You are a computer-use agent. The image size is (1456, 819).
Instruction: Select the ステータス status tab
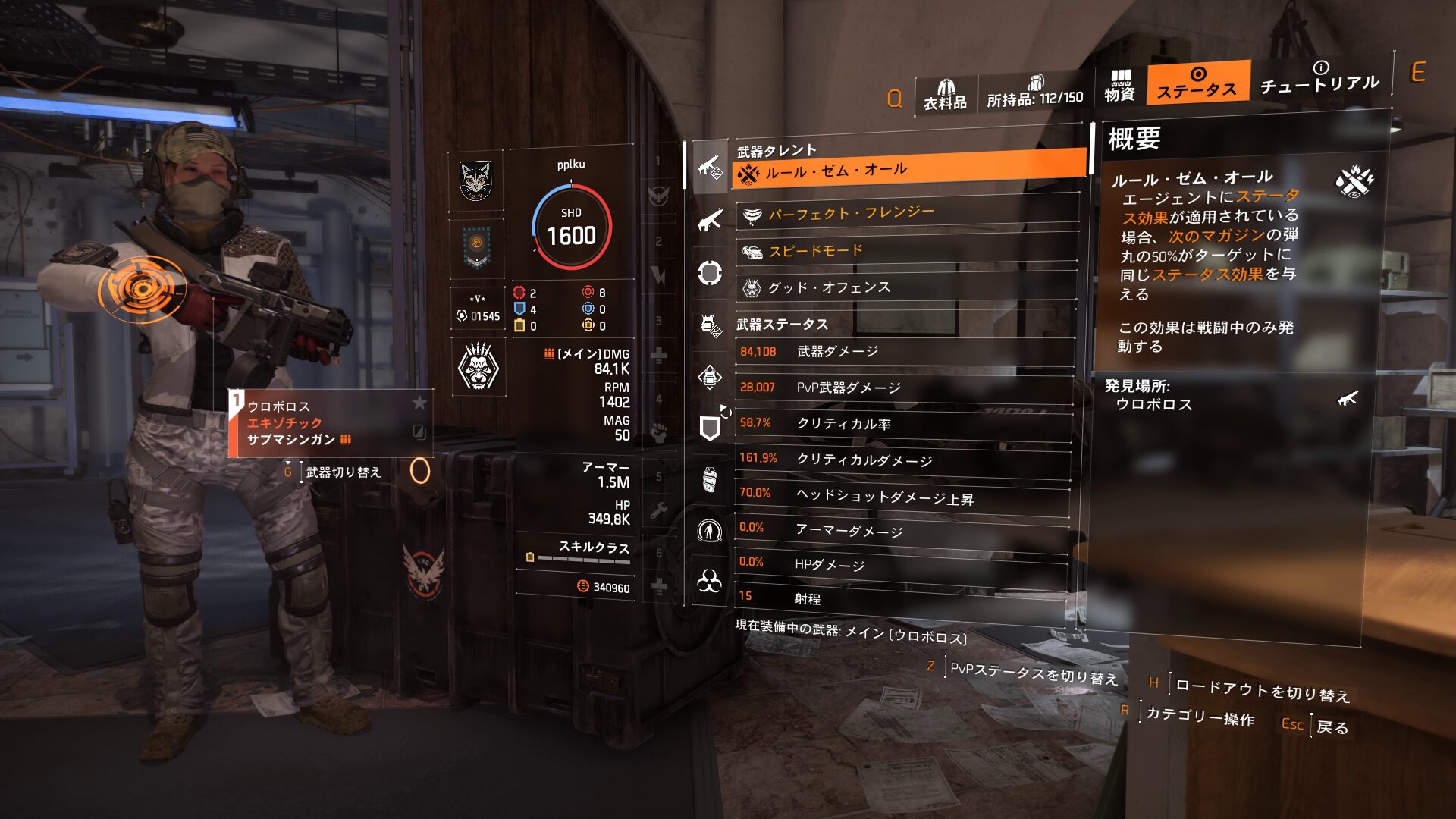[x=1197, y=83]
